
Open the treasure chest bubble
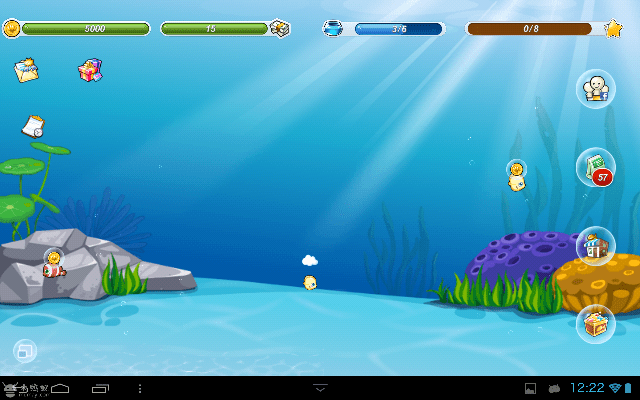coord(595,323)
